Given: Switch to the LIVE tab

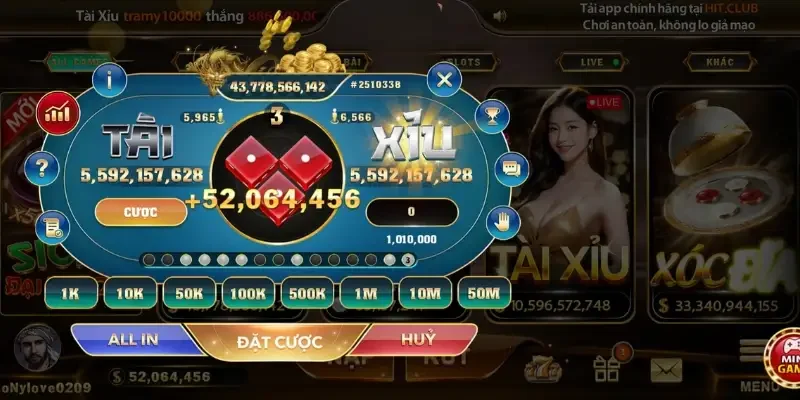Looking at the screenshot, I should pos(593,62).
